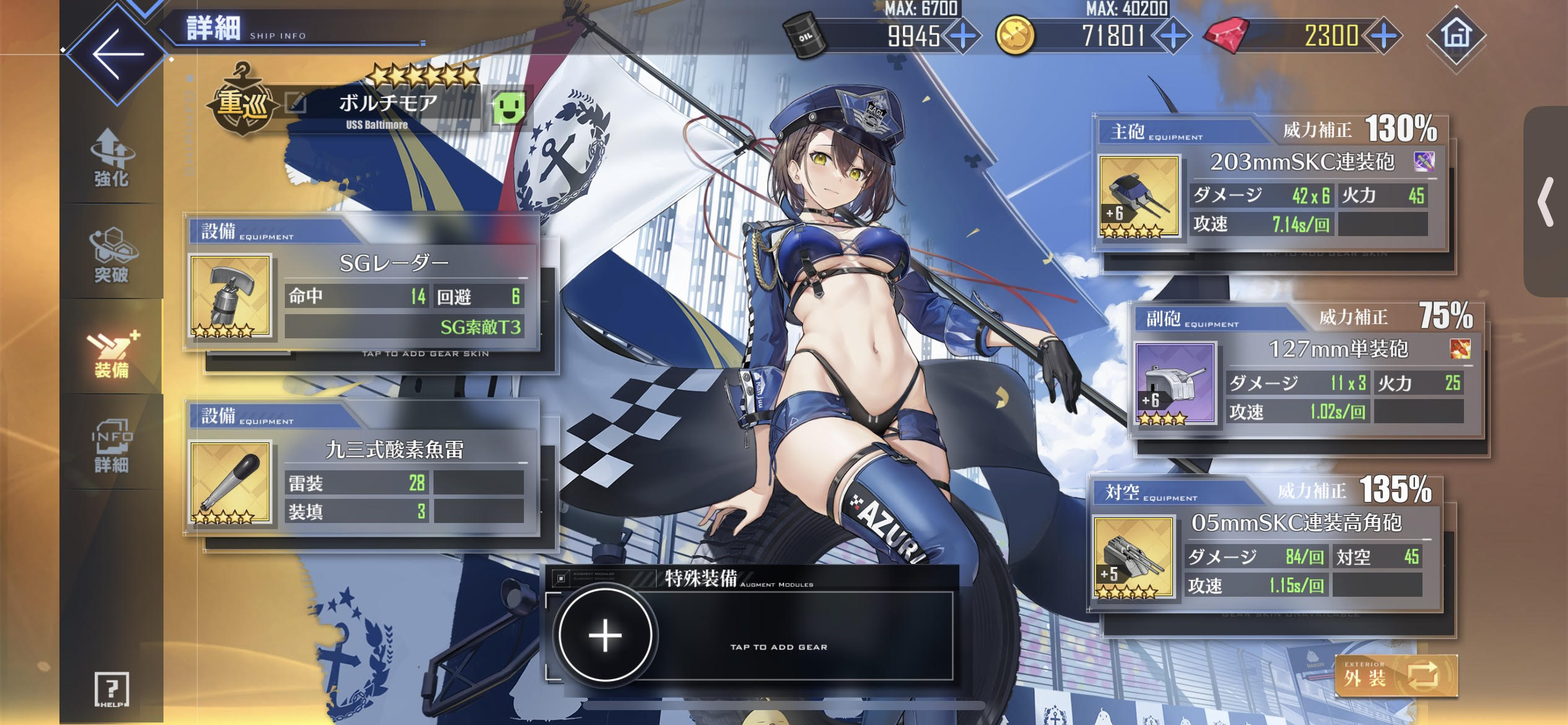This screenshot has width=1568, height=725.
Task: Edit the ship name Baltimore
Action: coord(297,103)
